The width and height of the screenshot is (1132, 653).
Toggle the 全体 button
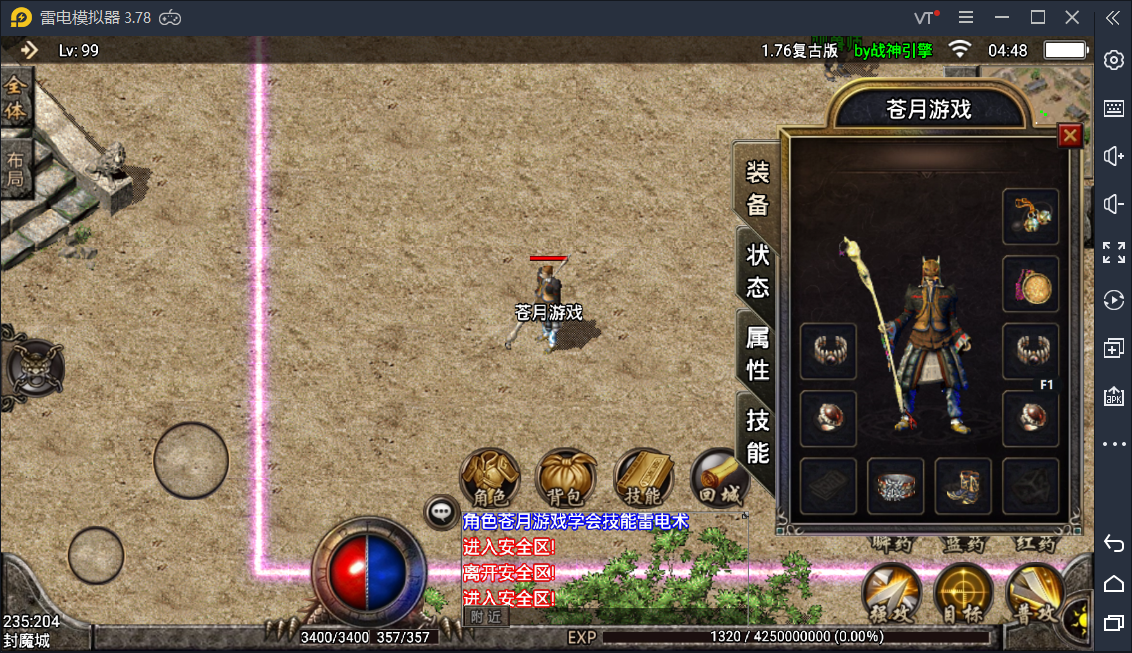16,98
